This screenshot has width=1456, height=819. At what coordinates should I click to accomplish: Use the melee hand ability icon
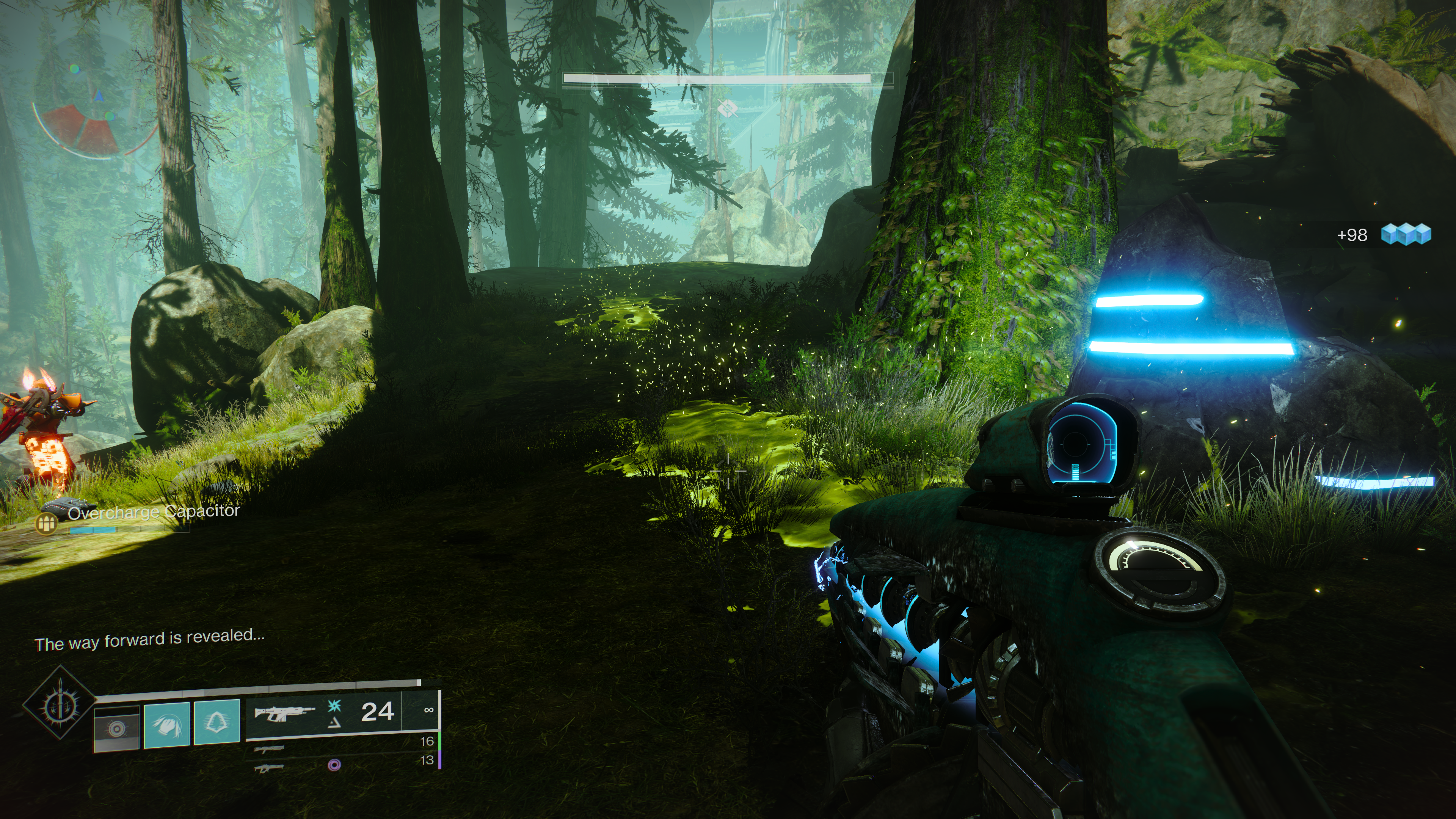tap(167, 724)
